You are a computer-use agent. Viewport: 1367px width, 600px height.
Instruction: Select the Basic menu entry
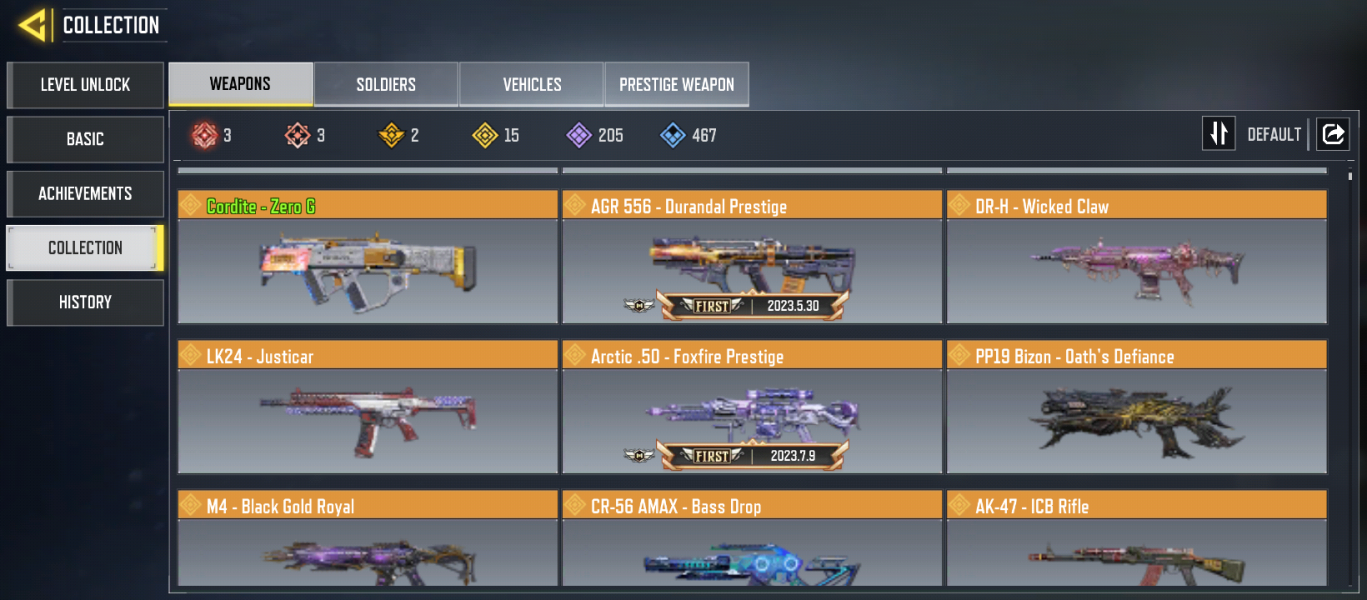point(85,139)
